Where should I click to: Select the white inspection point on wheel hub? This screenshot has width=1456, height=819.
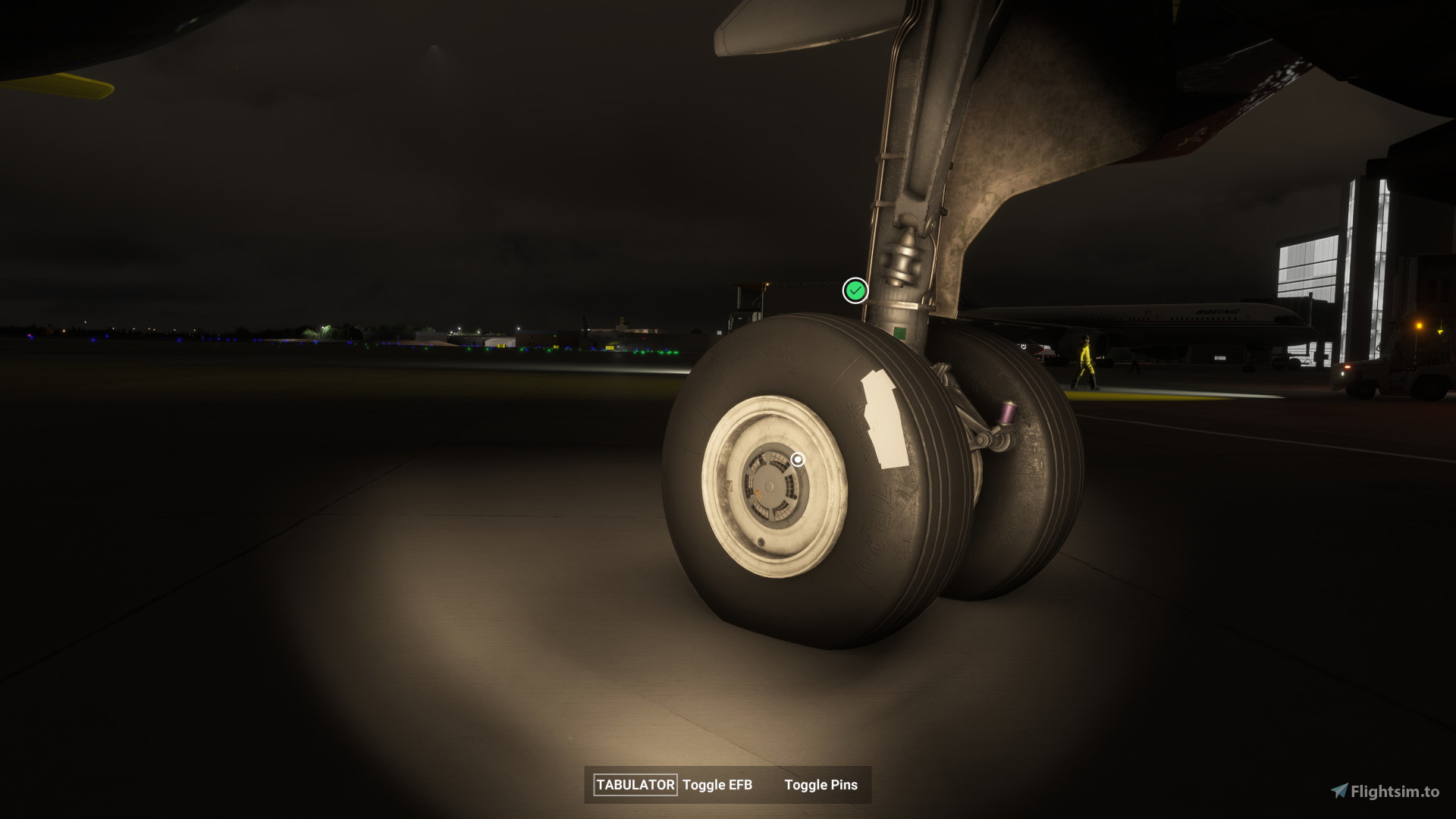point(798,458)
